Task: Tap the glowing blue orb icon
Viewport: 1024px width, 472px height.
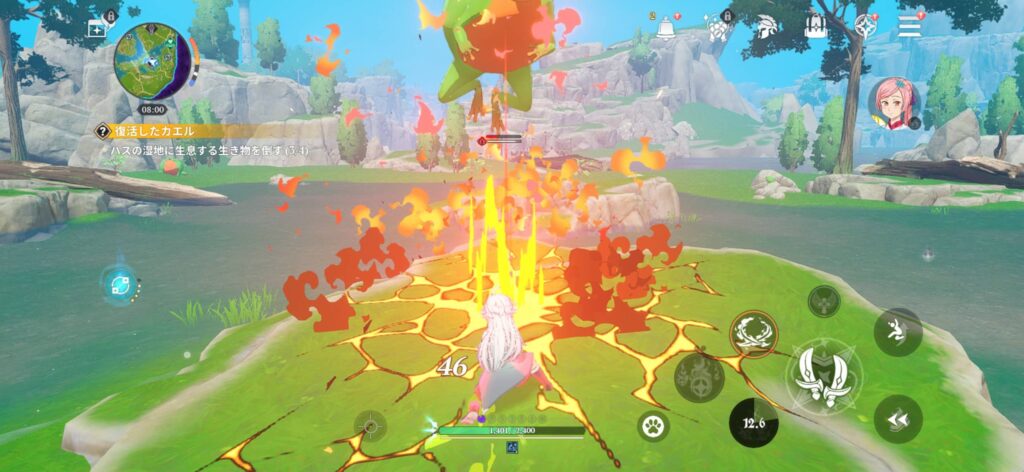Action: (x=118, y=283)
